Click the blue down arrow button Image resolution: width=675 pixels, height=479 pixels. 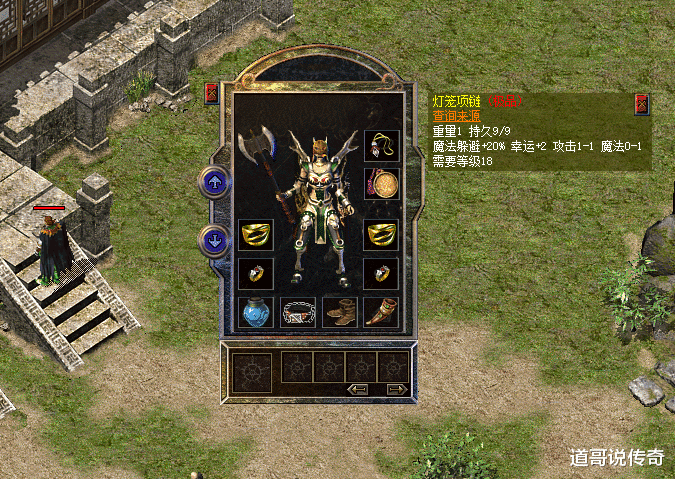213,240
